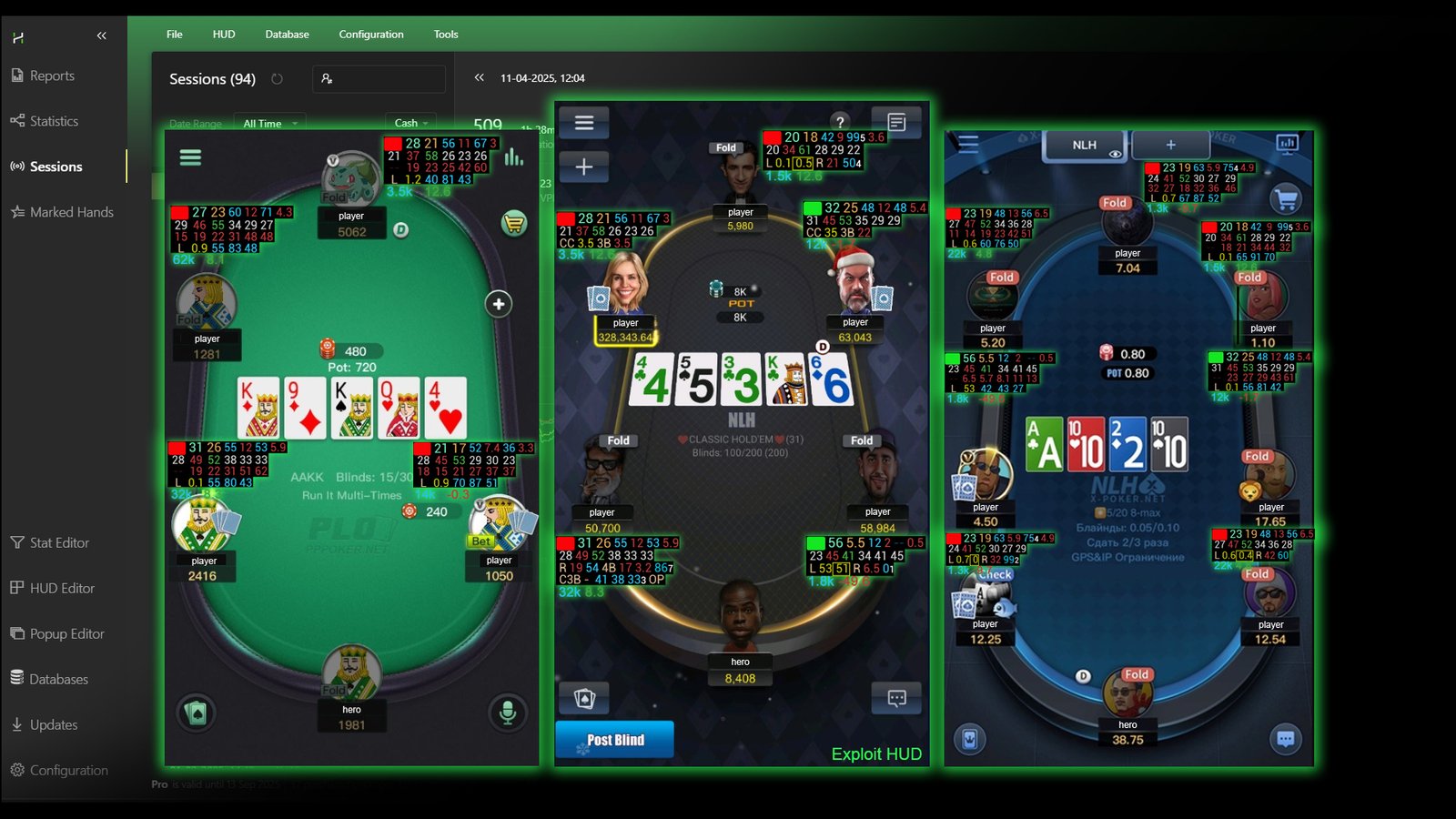The image size is (1456, 819).
Task: Open the bar chart statistics icon on the left table
Action: coord(514,157)
